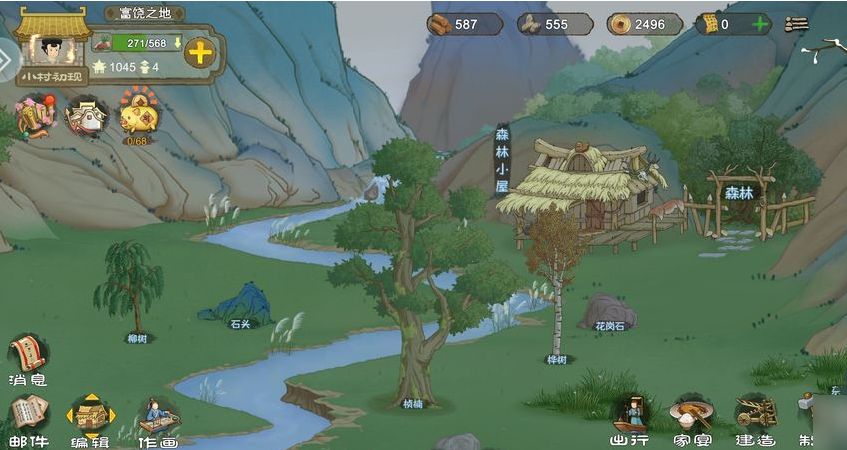
Task: Enter 编辑 (Edit) mode
Action: (90, 418)
